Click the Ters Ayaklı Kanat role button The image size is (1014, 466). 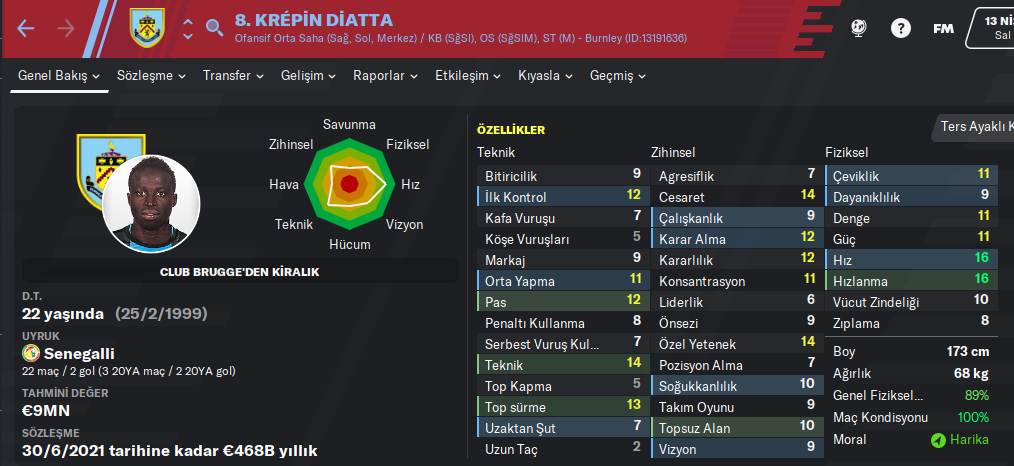point(976,127)
